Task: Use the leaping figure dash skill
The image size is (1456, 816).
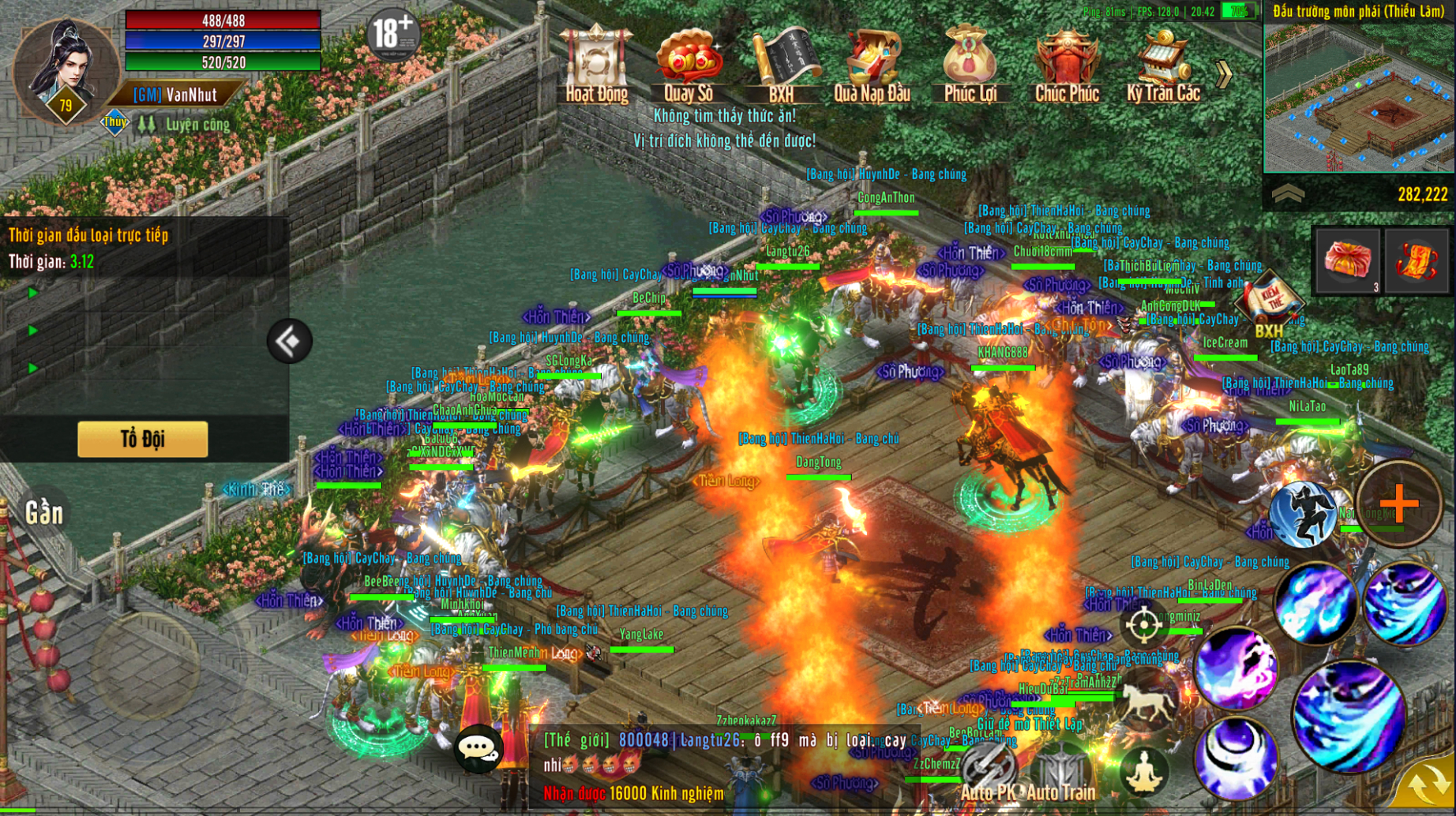Action: (1302, 513)
